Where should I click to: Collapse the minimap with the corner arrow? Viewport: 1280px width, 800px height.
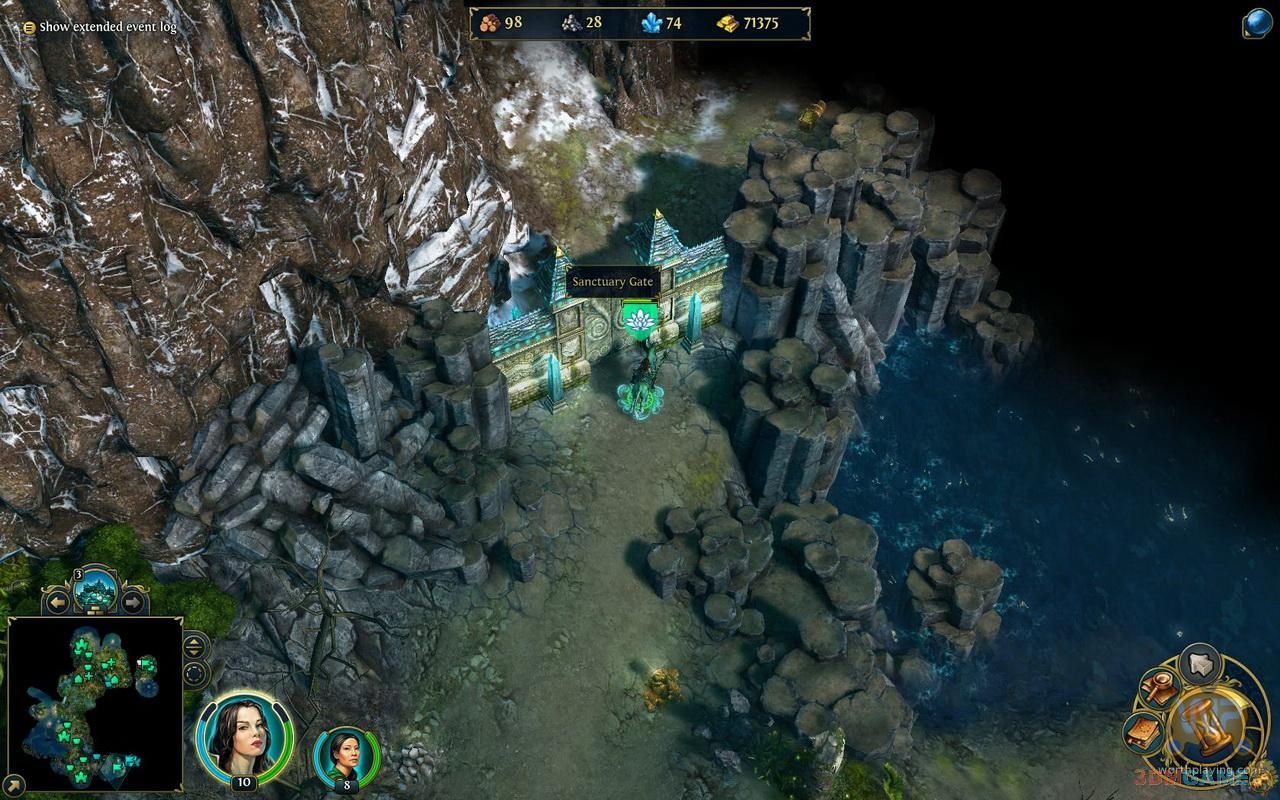point(14,786)
